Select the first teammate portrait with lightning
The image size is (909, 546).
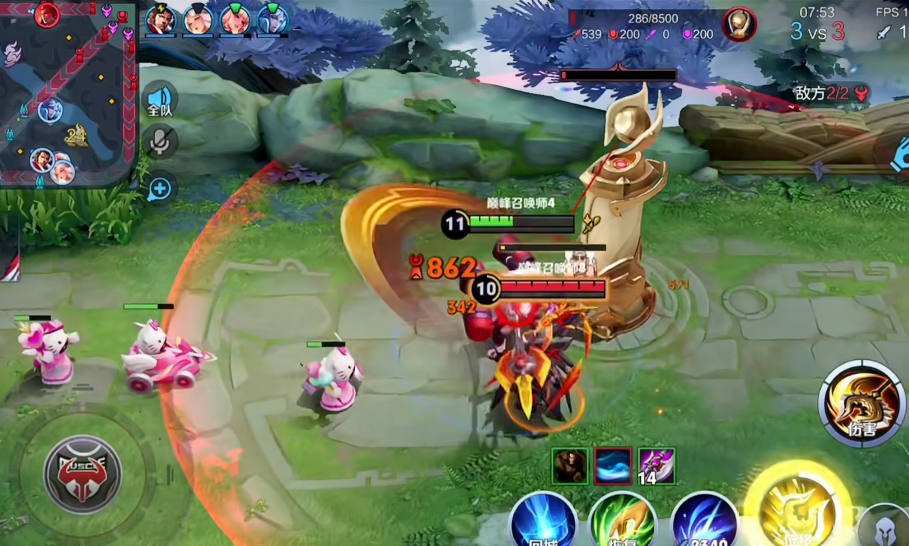[160, 20]
